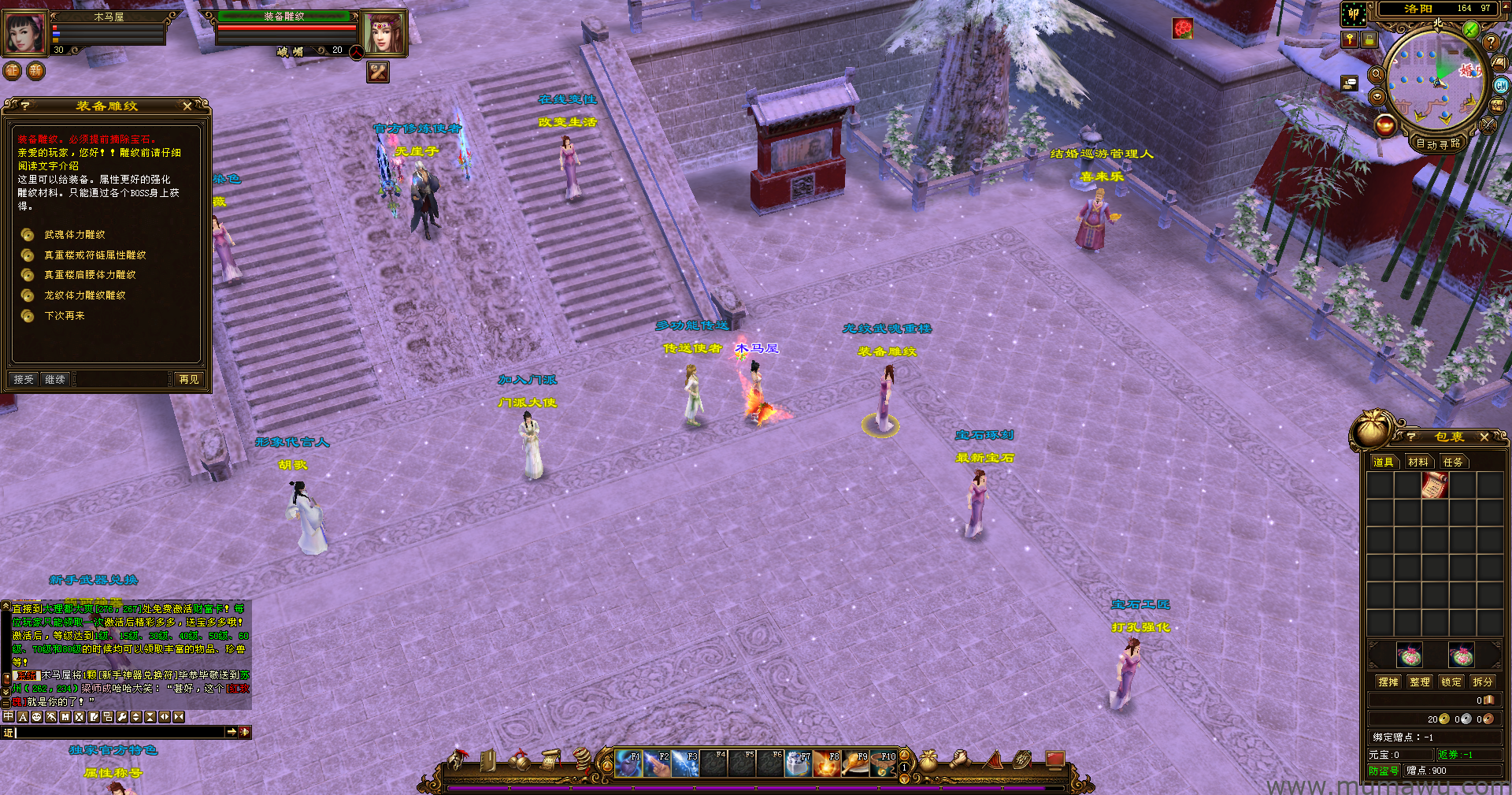1512x795 pixels.
Task: Open the GM button beside the minimap
Action: [x=1501, y=85]
